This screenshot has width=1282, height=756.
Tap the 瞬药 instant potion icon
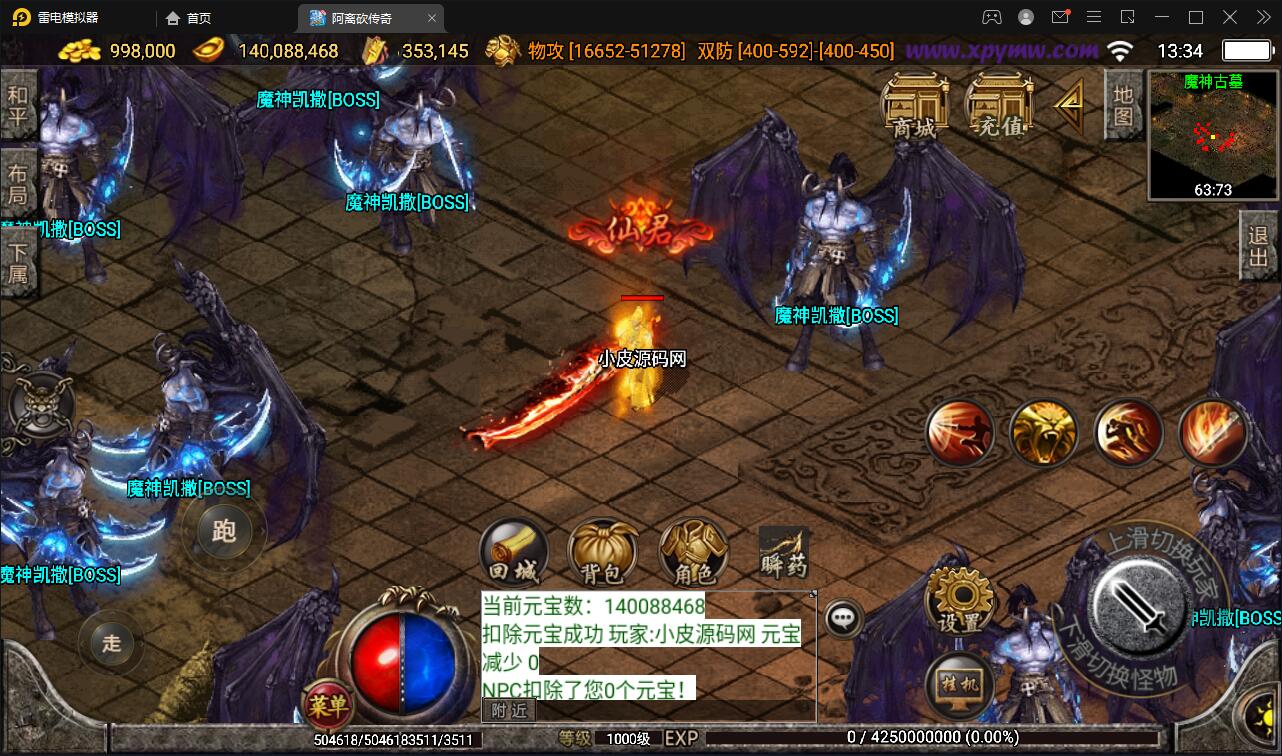[783, 551]
